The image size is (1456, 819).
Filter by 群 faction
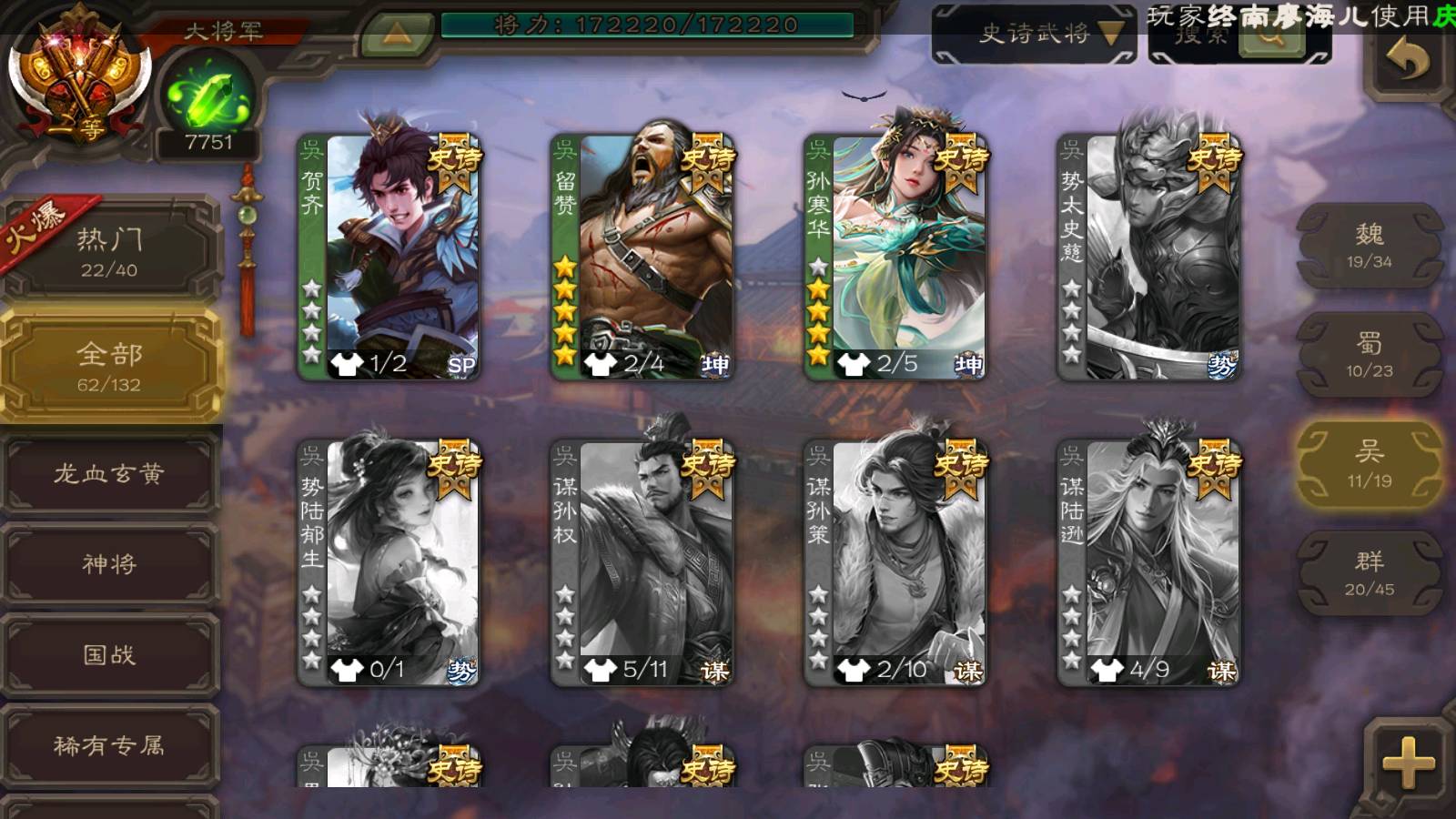1369,573
